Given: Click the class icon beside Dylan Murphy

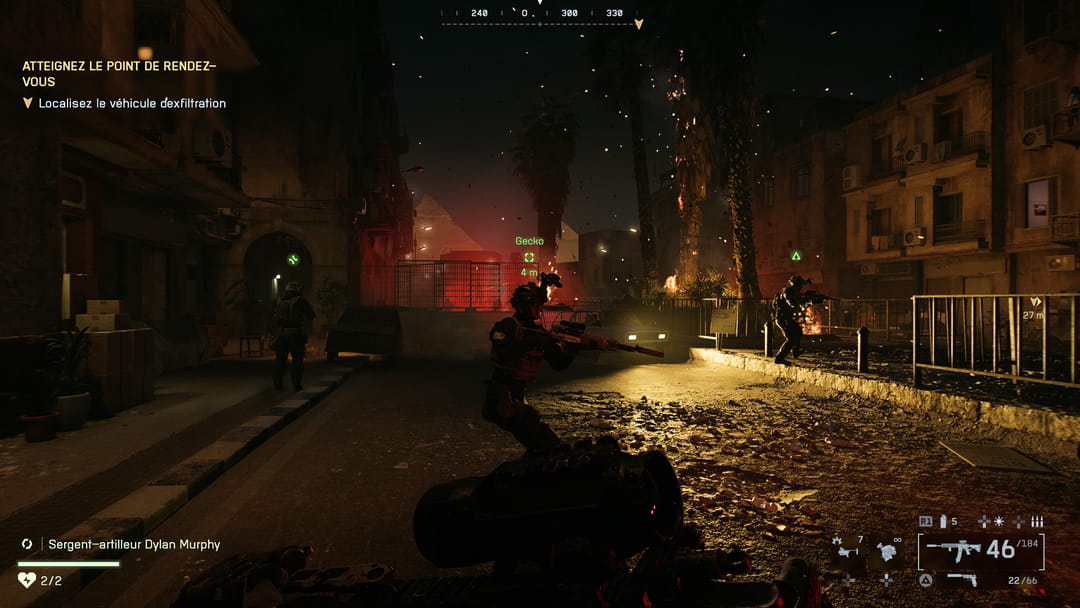Looking at the screenshot, I should click(x=27, y=545).
